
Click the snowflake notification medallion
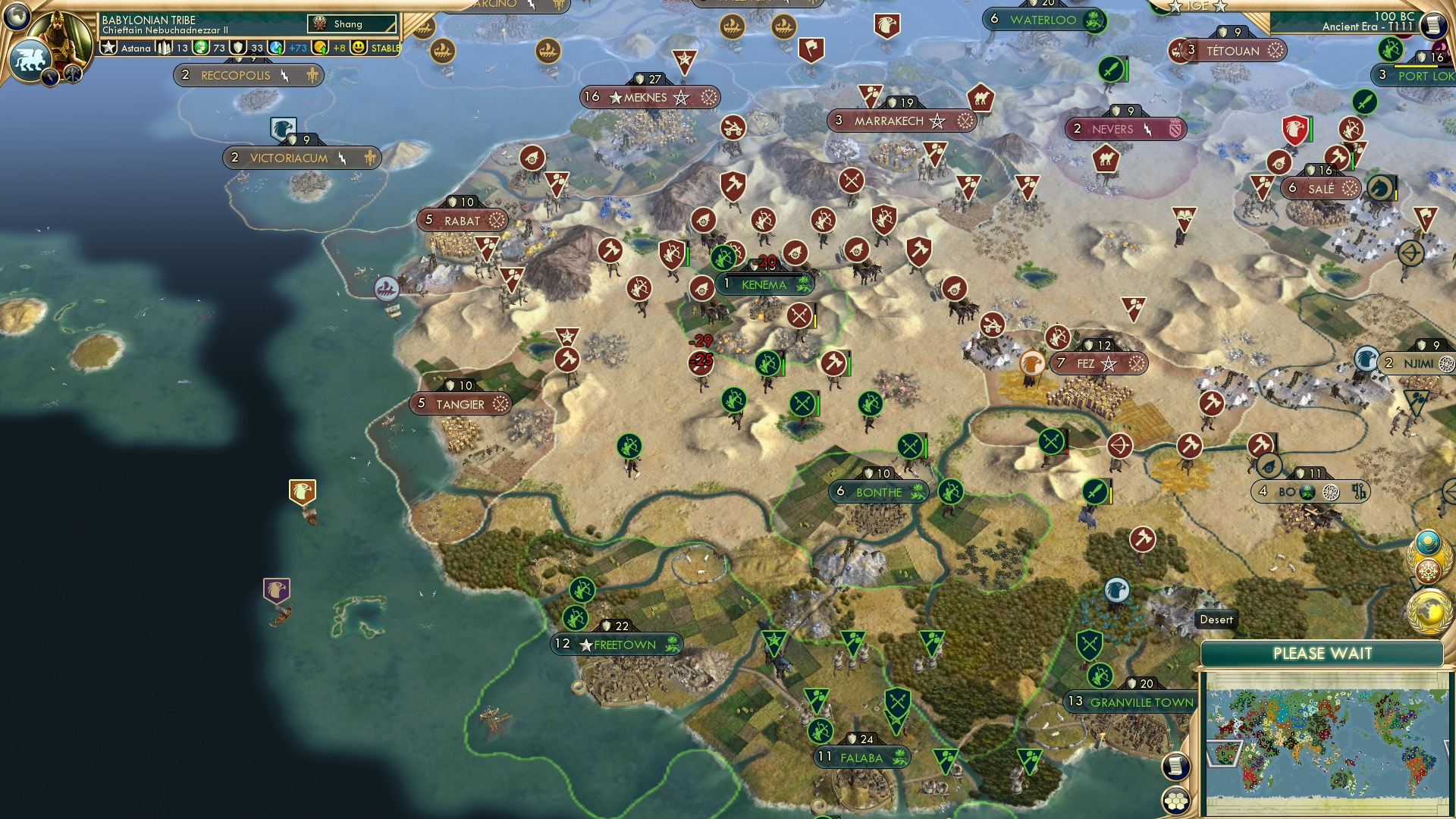[1427, 570]
